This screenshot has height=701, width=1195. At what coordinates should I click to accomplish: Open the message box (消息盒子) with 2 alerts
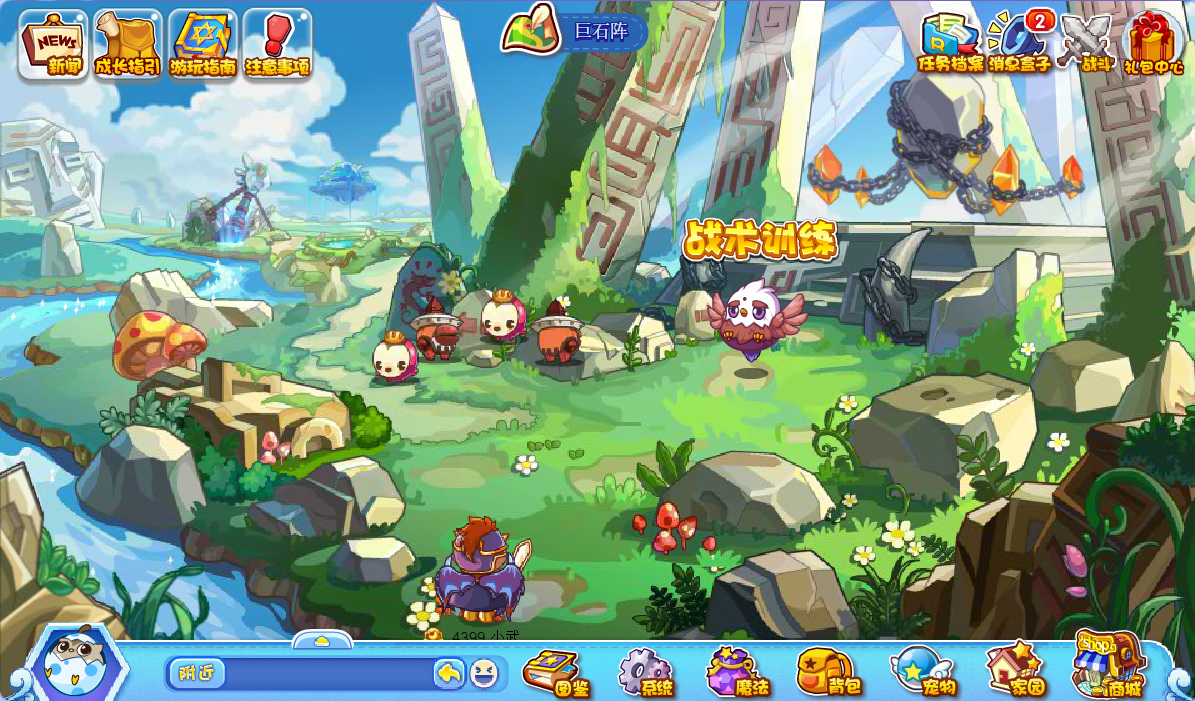(x=1020, y=43)
